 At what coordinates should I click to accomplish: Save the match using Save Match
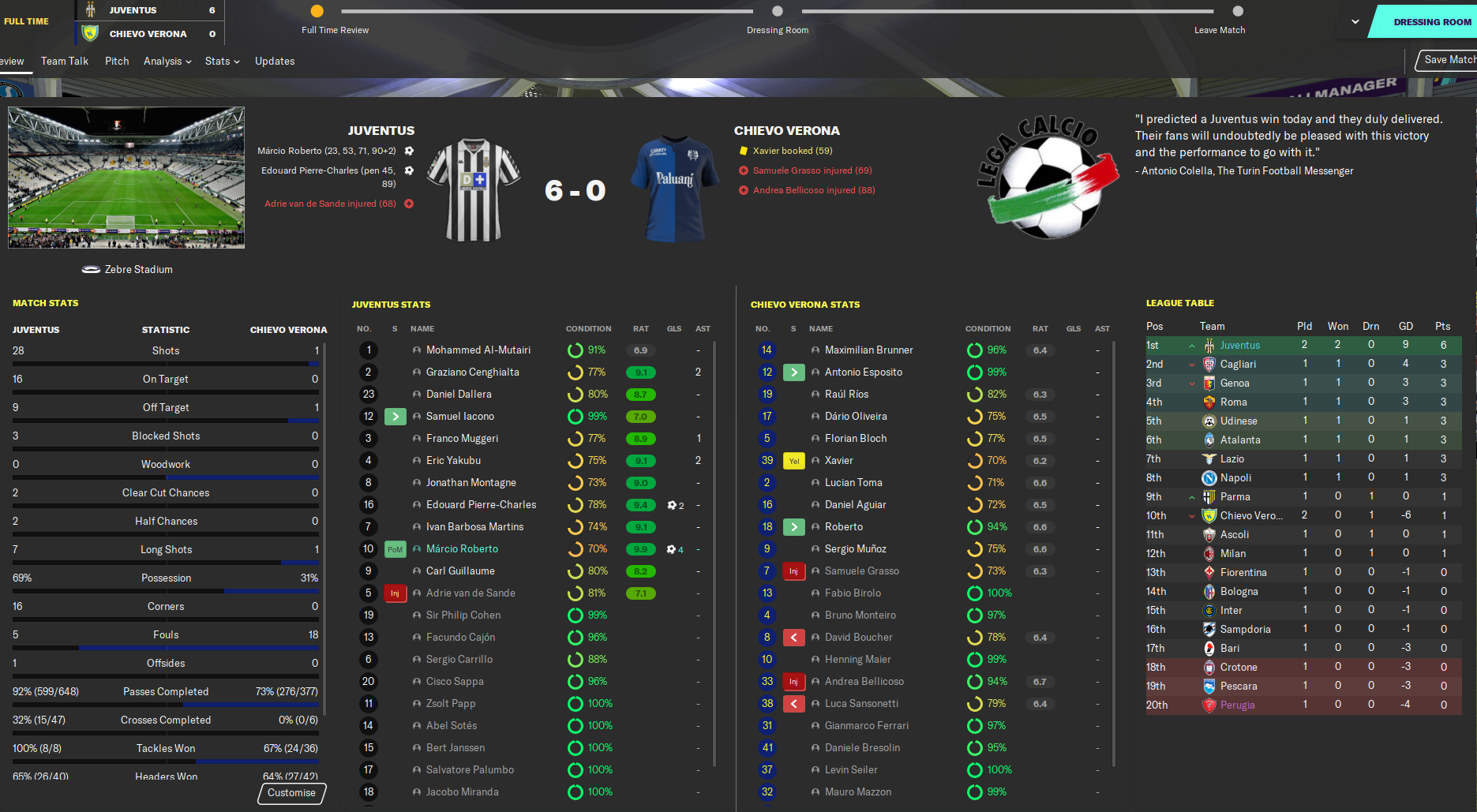[1449, 60]
